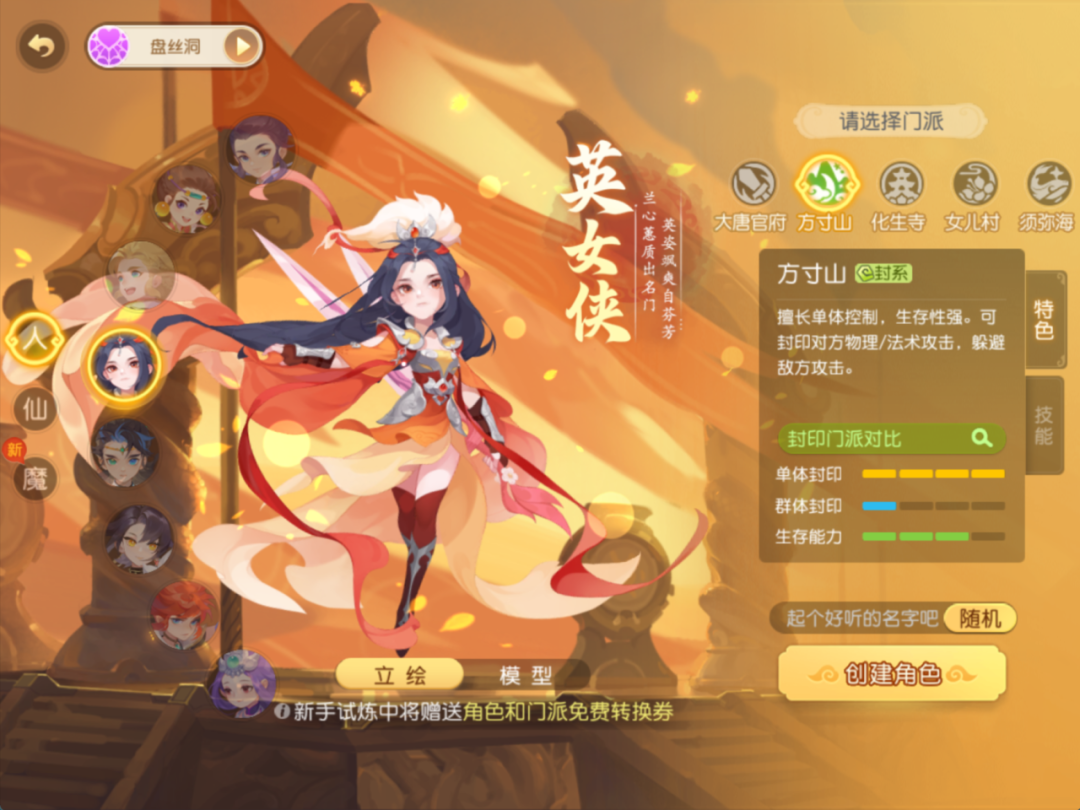Pick the 女儿村 school icon
The image size is (1080, 810).
[974, 185]
